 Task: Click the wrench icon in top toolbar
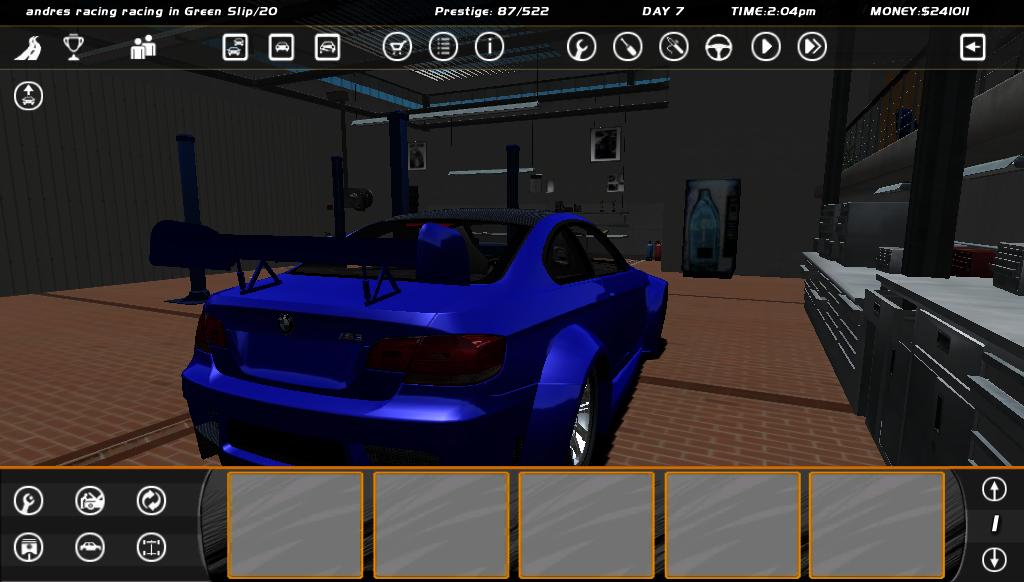[581, 47]
